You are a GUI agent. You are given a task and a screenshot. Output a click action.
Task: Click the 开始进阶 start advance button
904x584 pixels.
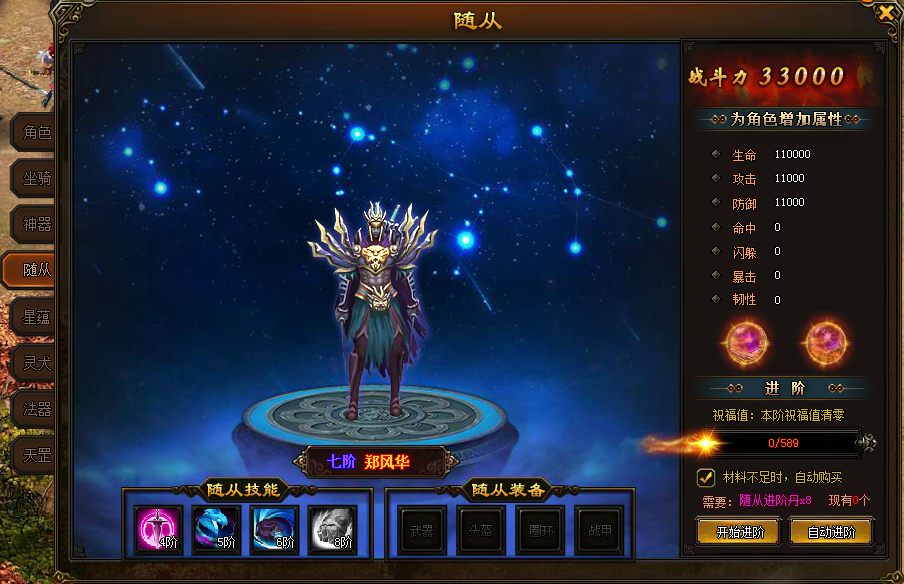739,532
